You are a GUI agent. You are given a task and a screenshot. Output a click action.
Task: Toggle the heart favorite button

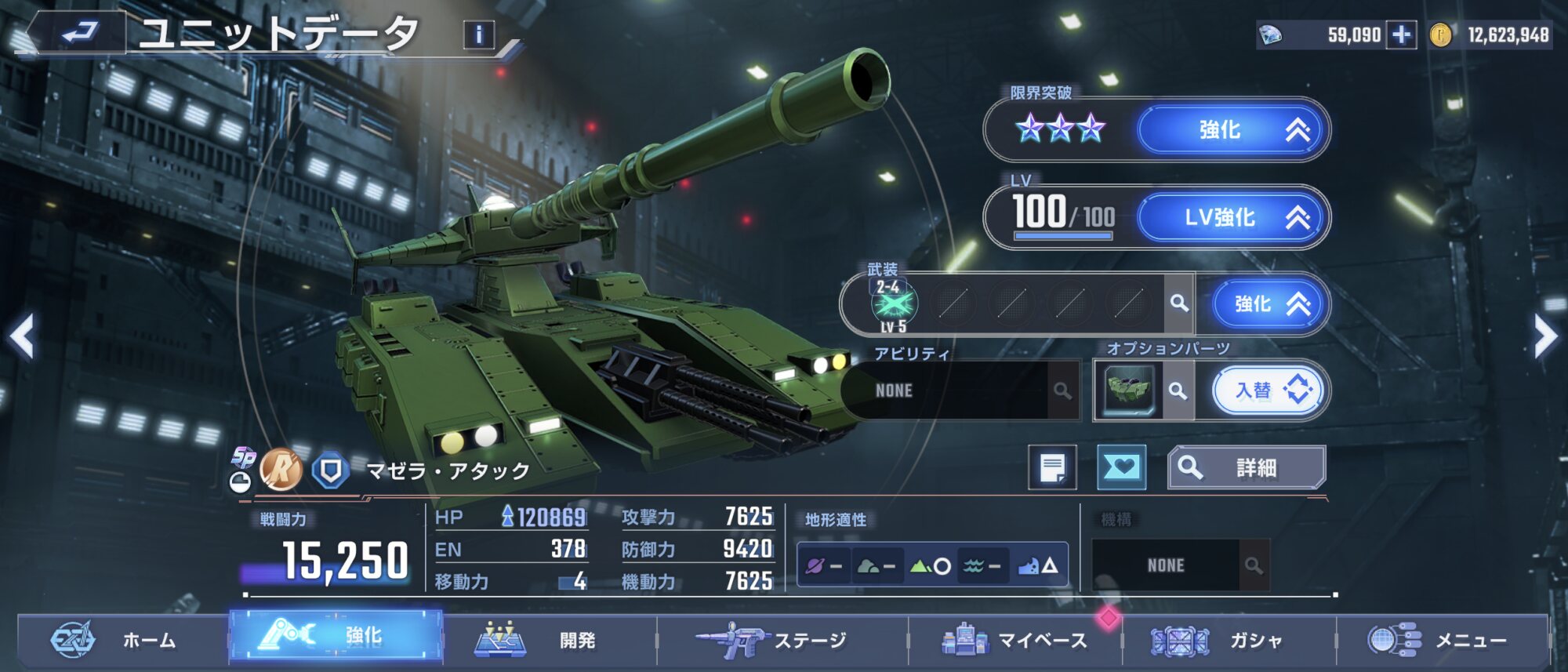pyautogui.click(x=1121, y=467)
